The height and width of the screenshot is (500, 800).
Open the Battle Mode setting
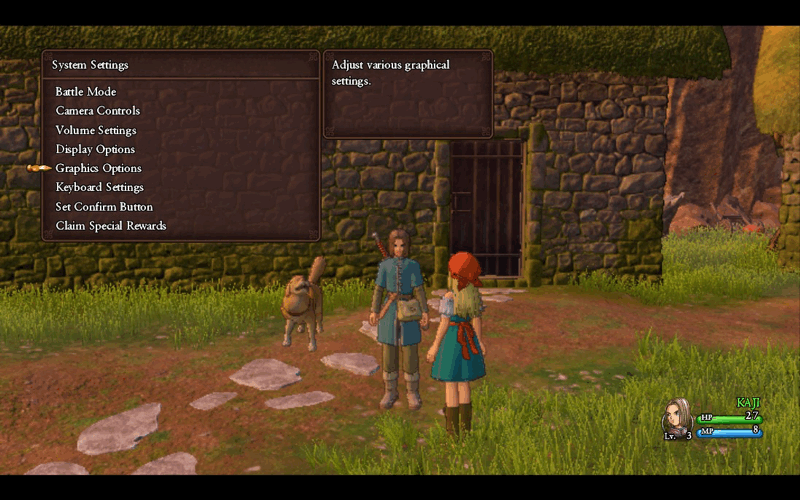(x=86, y=92)
